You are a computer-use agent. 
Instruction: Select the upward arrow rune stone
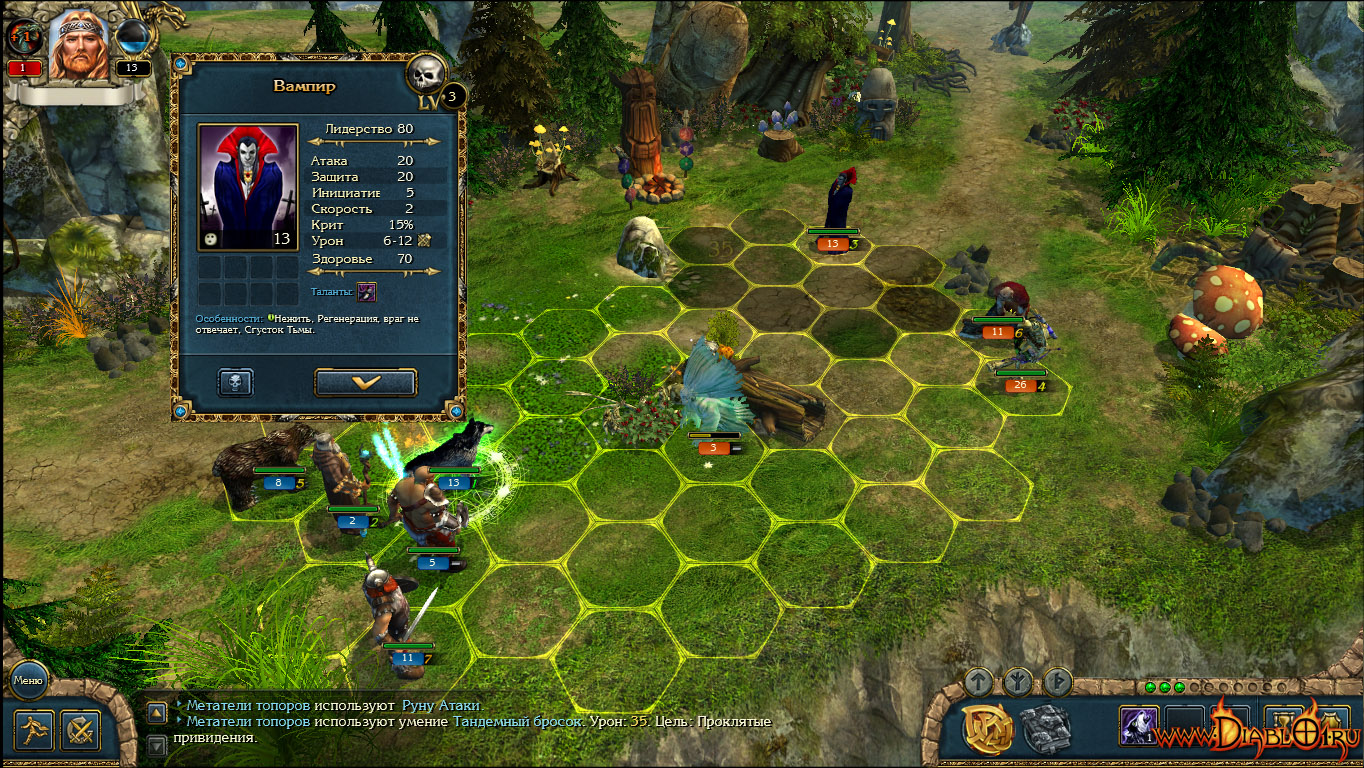point(979,682)
